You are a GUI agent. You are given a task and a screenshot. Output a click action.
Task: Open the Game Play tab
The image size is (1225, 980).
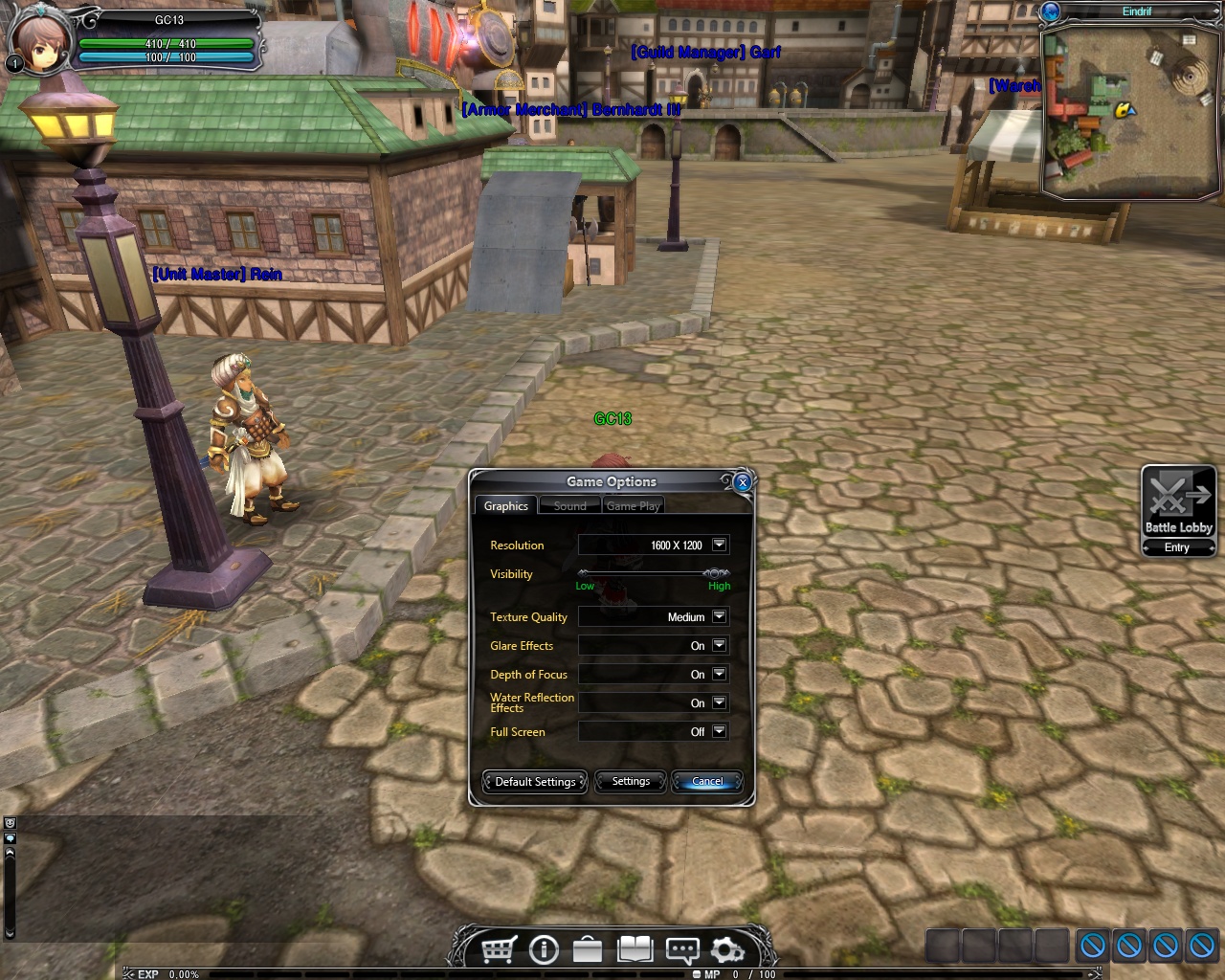[633, 505]
